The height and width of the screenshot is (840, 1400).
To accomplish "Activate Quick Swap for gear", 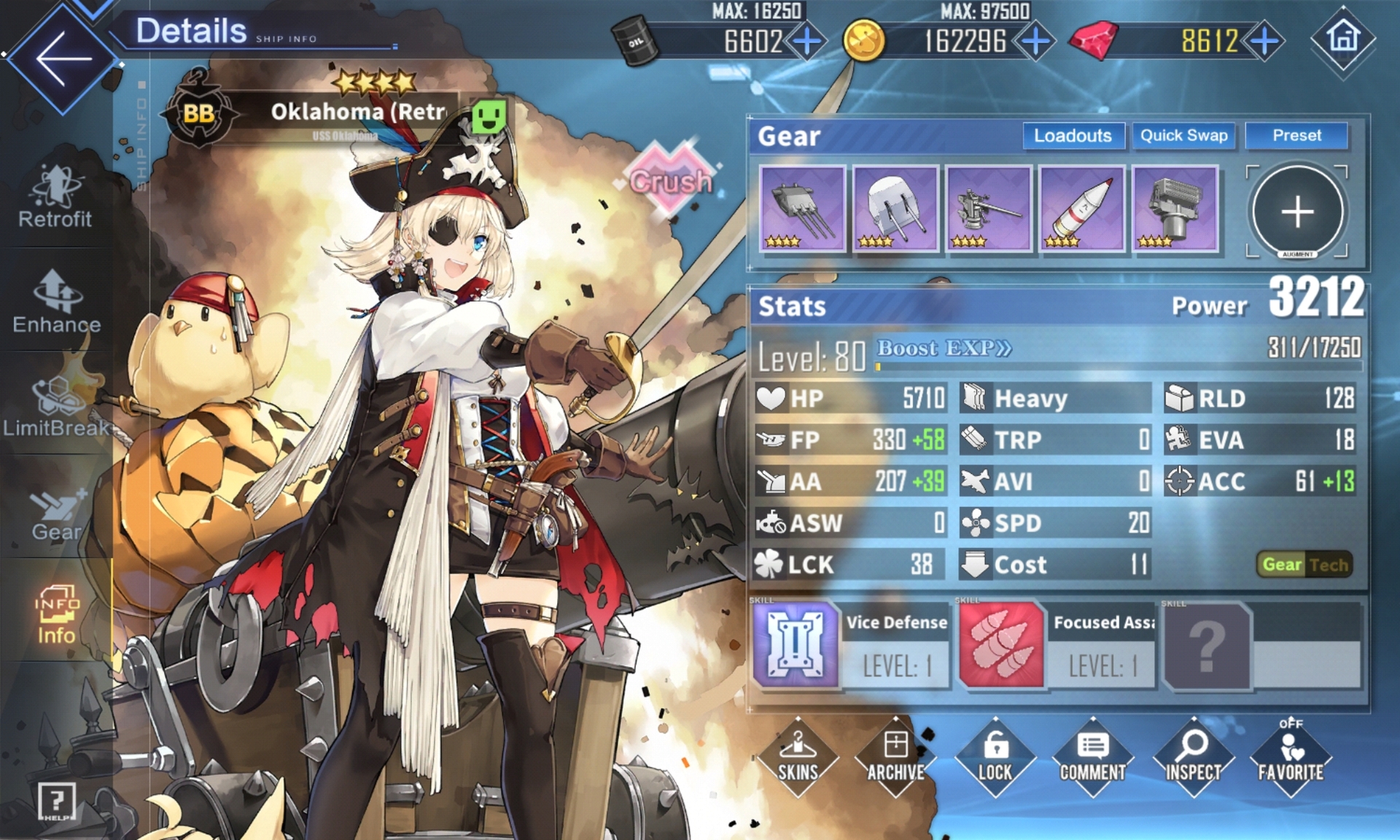I will [x=1183, y=136].
